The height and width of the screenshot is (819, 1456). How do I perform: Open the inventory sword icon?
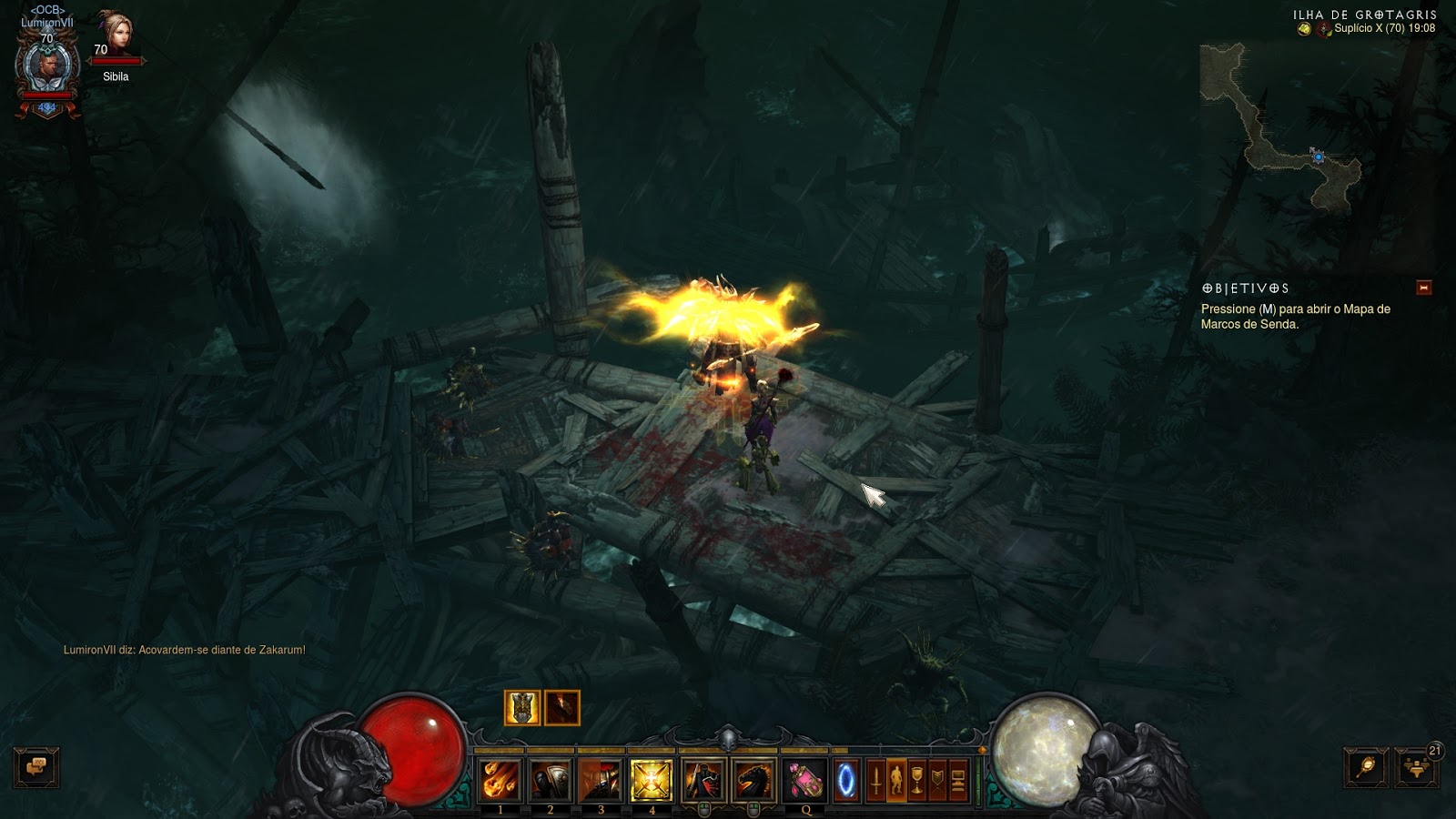point(875,780)
